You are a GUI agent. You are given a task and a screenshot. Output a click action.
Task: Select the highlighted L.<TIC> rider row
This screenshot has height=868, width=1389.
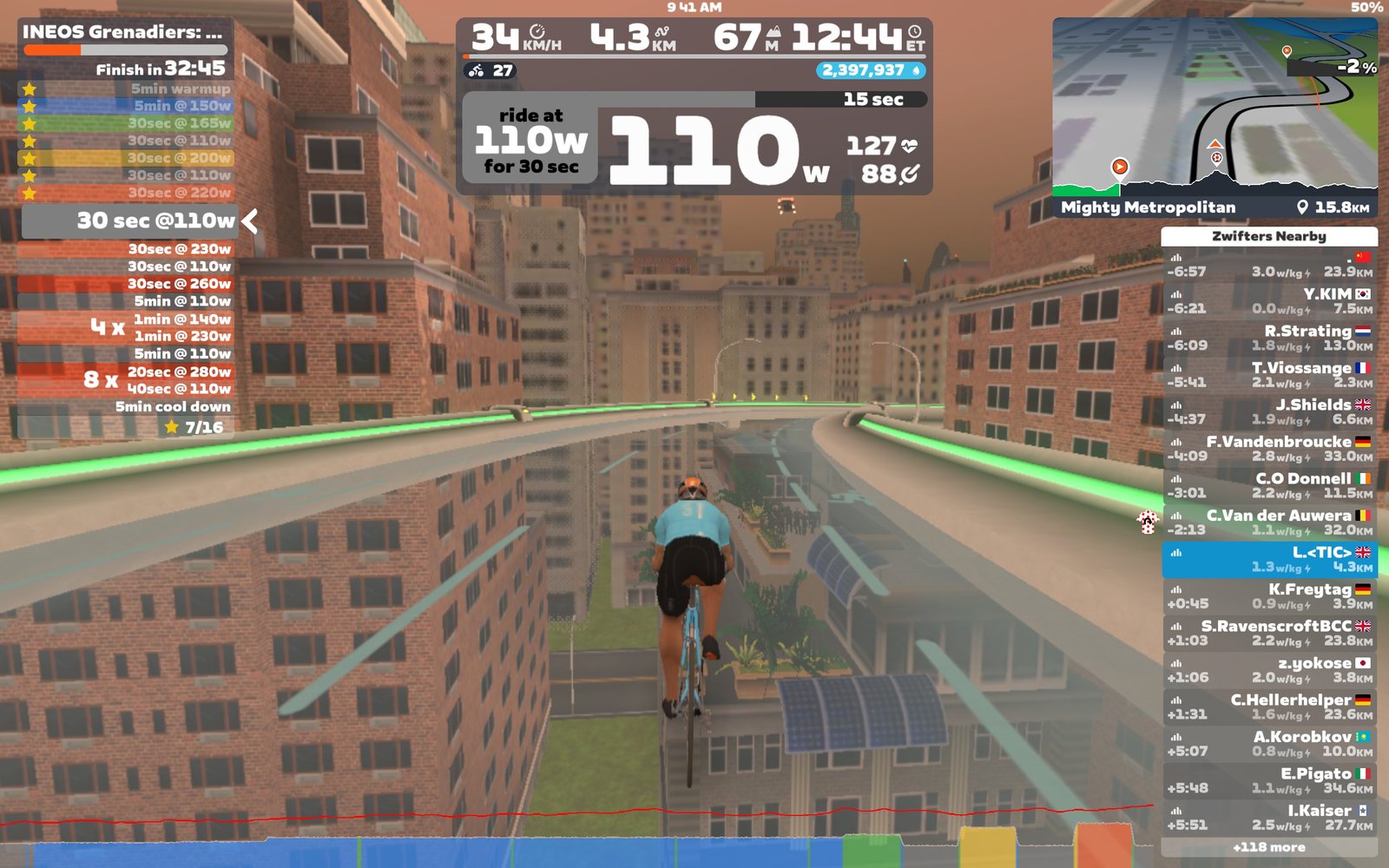(1269, 559)
